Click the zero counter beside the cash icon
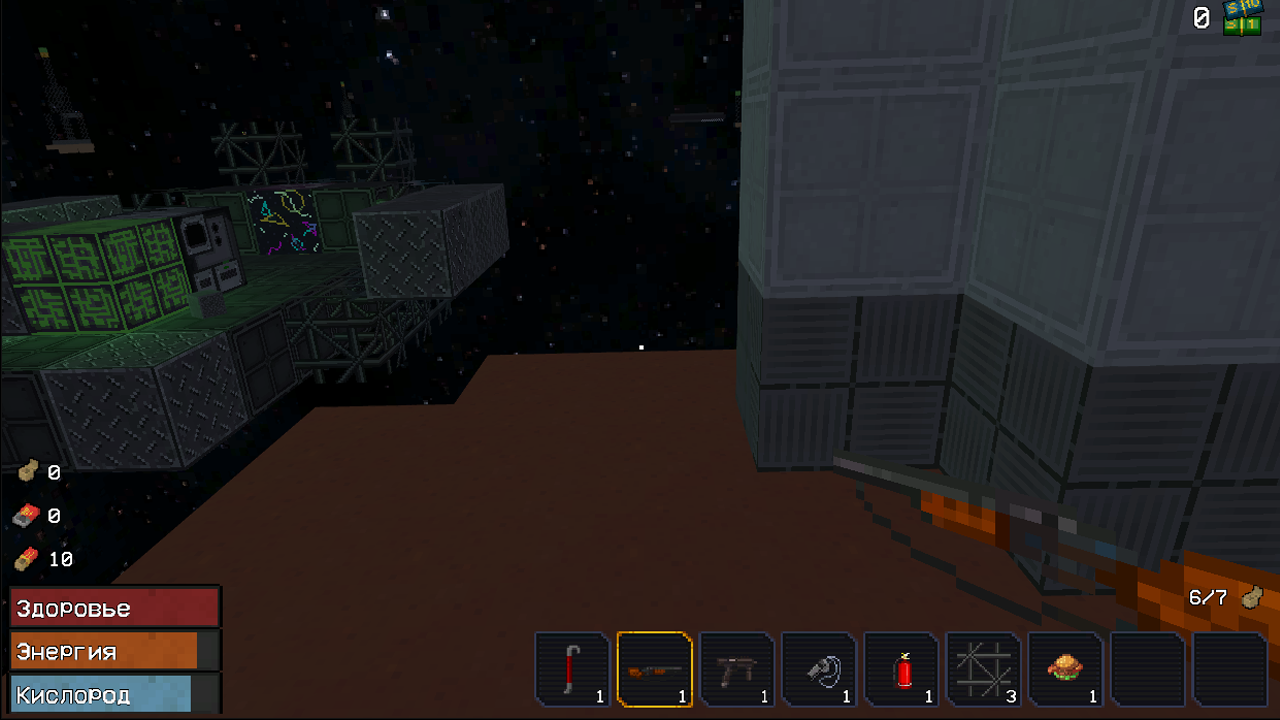This screenshot has height=720, width=1280. tap(1200, 17)
